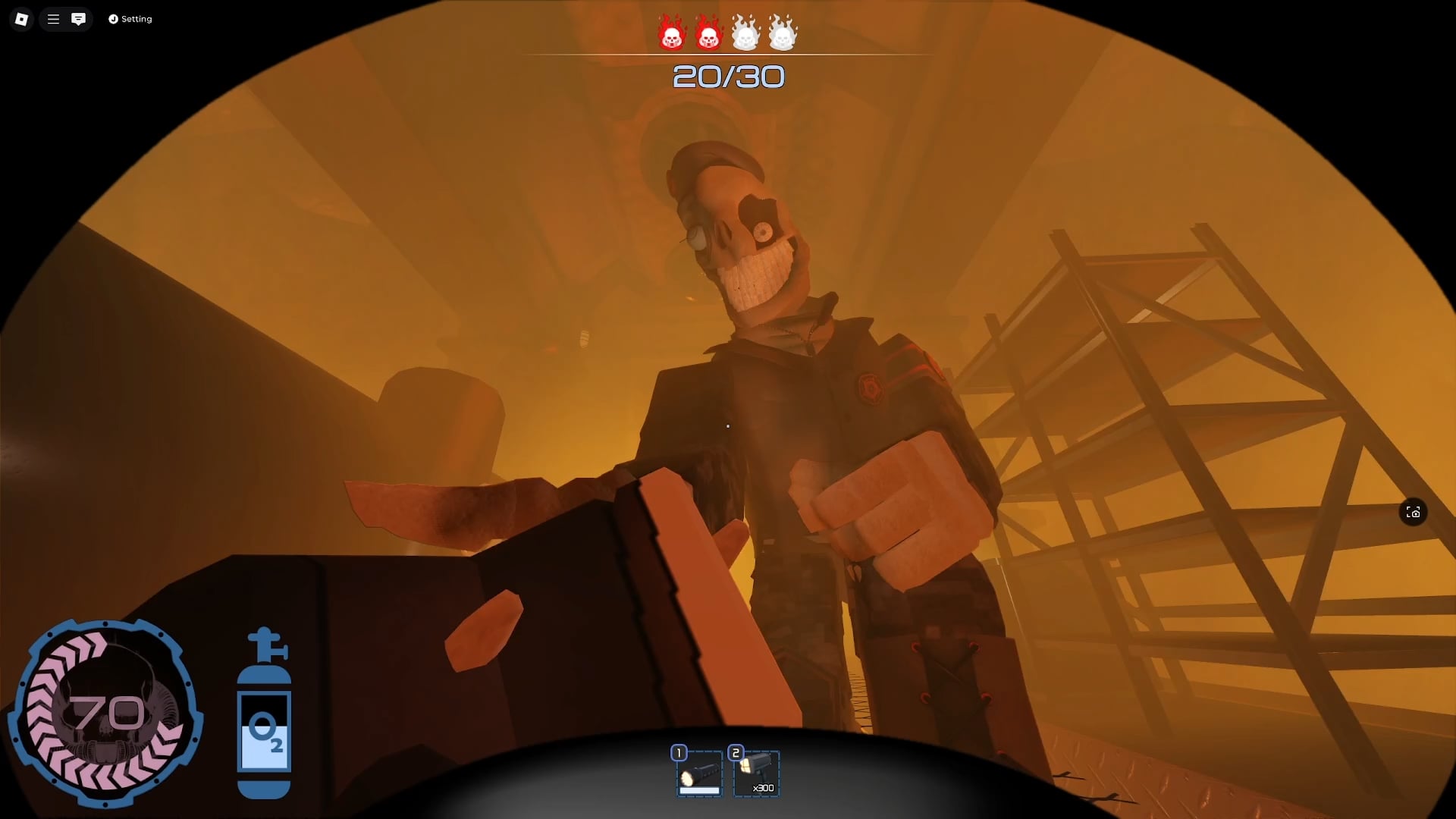This screenshot has height=819, width=1456.
Task: Click the screenshot camera icon on the right
Action: click(x=1414, y=513)
